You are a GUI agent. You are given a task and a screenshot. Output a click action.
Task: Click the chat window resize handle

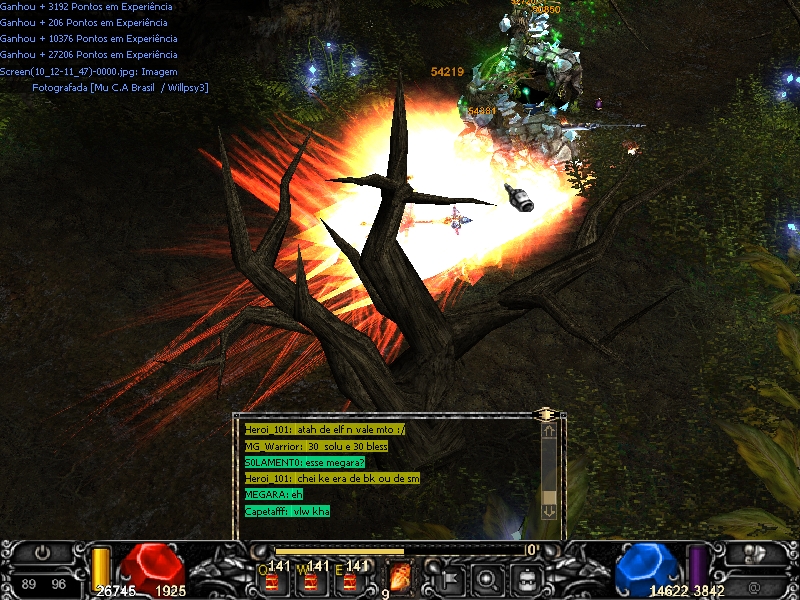coord(545,412)
